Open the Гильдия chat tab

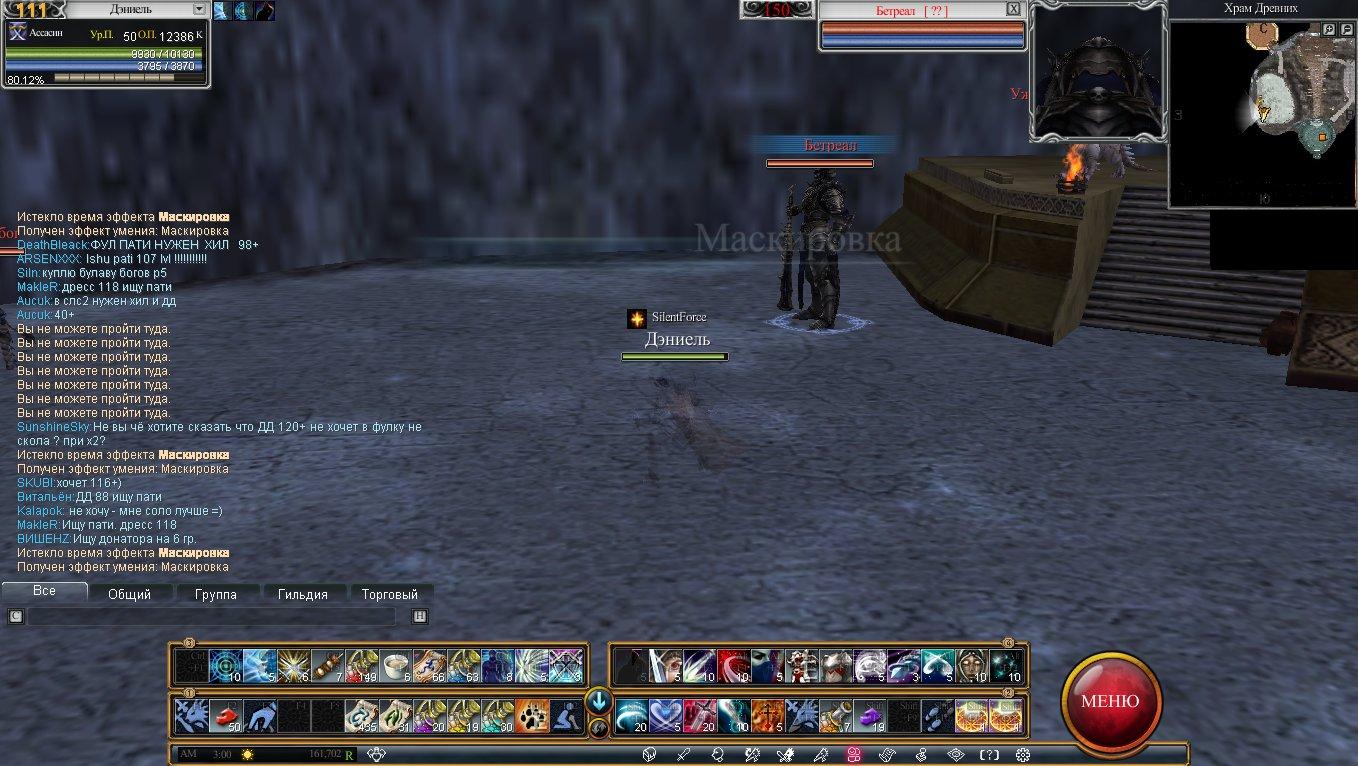coord(302,594)
